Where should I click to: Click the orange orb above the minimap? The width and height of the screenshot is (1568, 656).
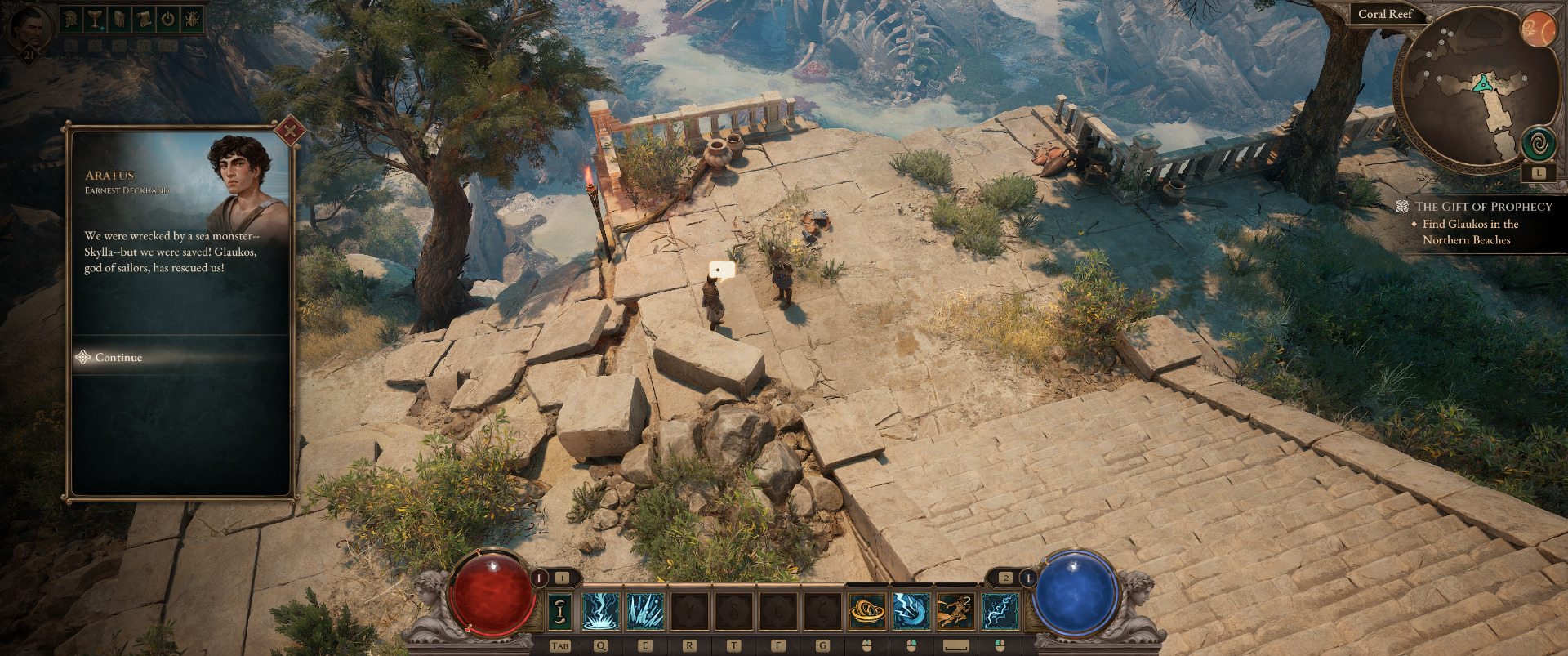pyautogui.click(x=1539, y=30)
